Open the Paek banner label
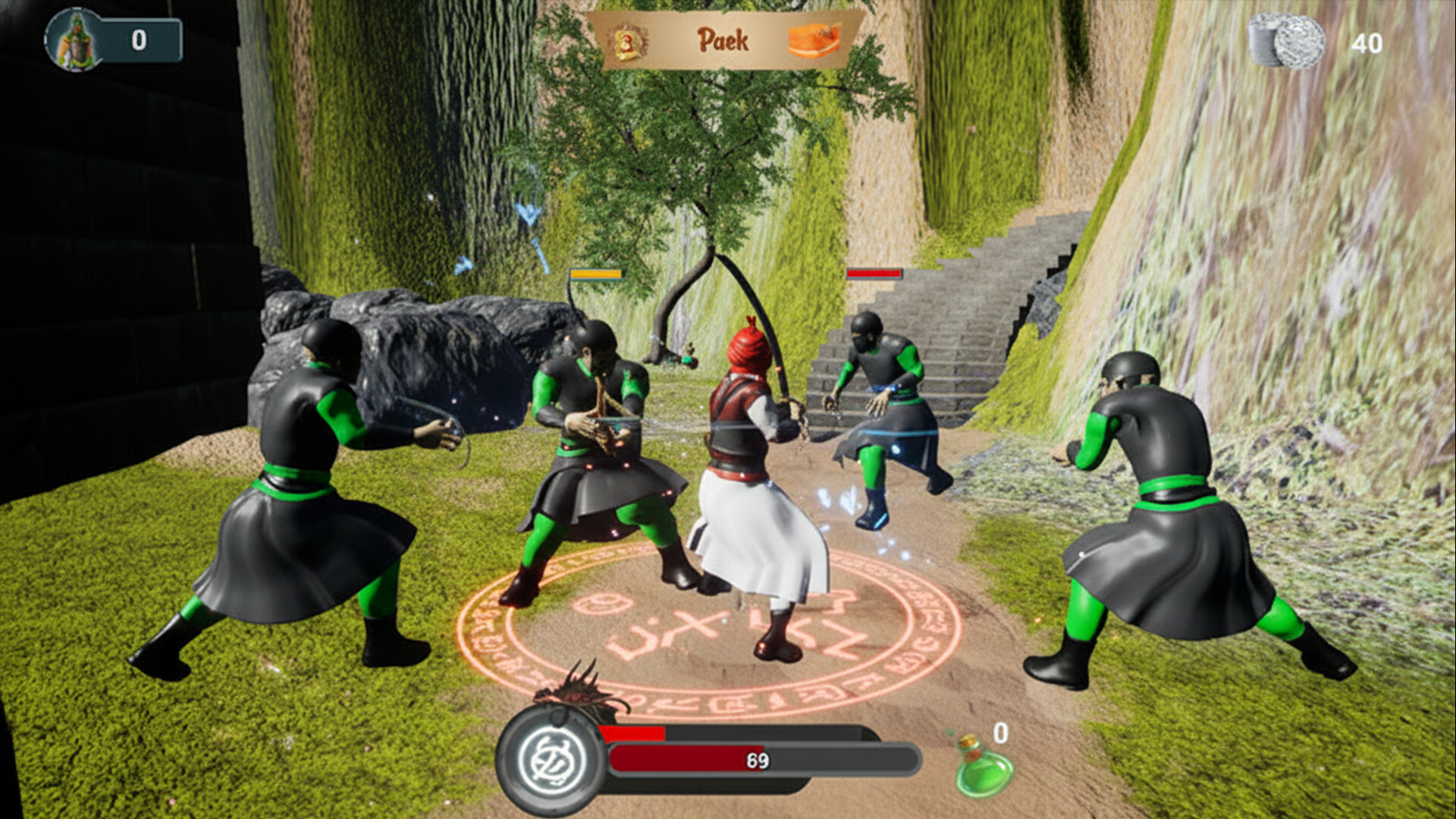This screenshot has height=819, width=1456. 723,40
